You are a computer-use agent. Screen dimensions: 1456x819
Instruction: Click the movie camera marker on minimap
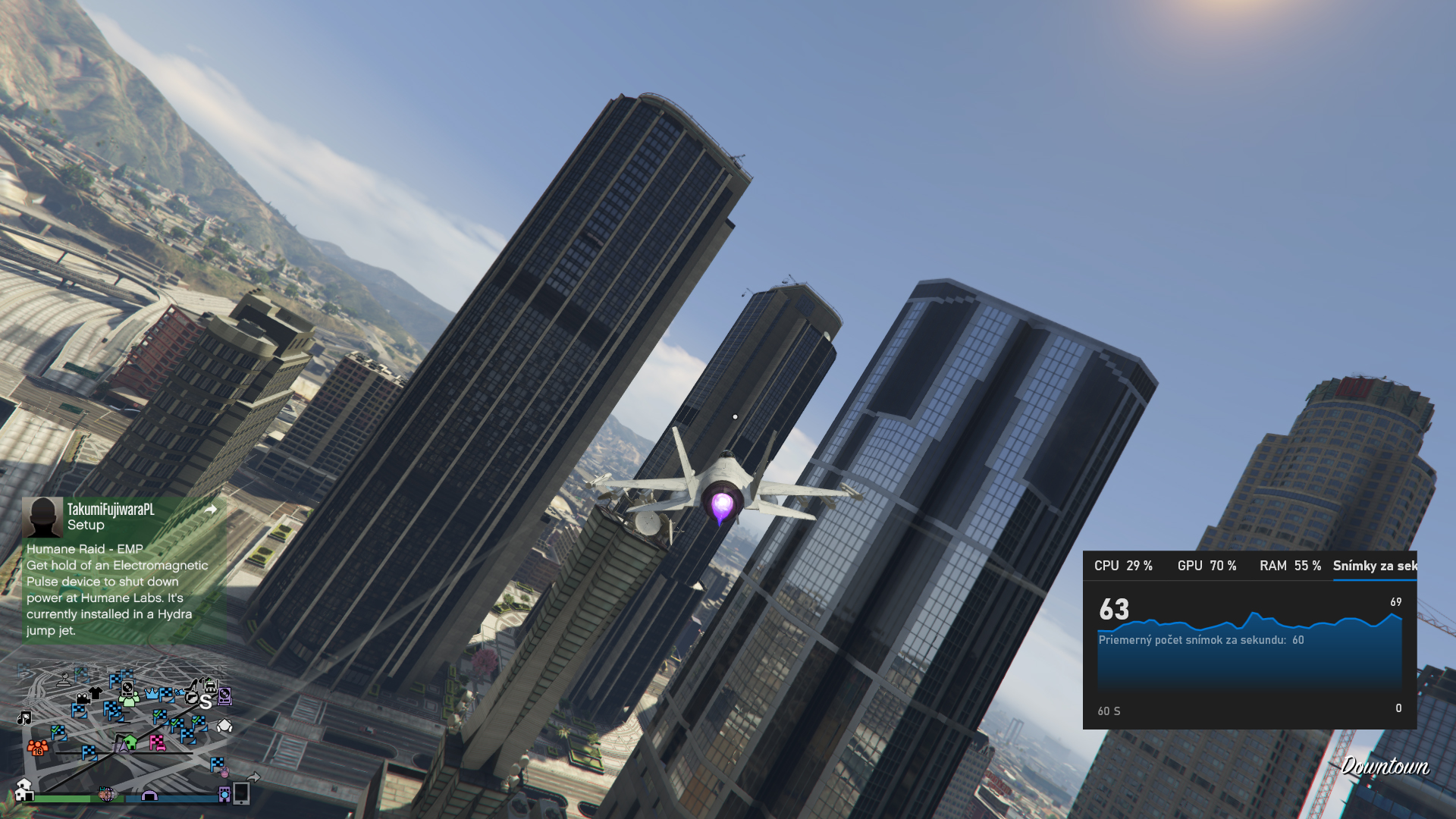click(82, 698)
